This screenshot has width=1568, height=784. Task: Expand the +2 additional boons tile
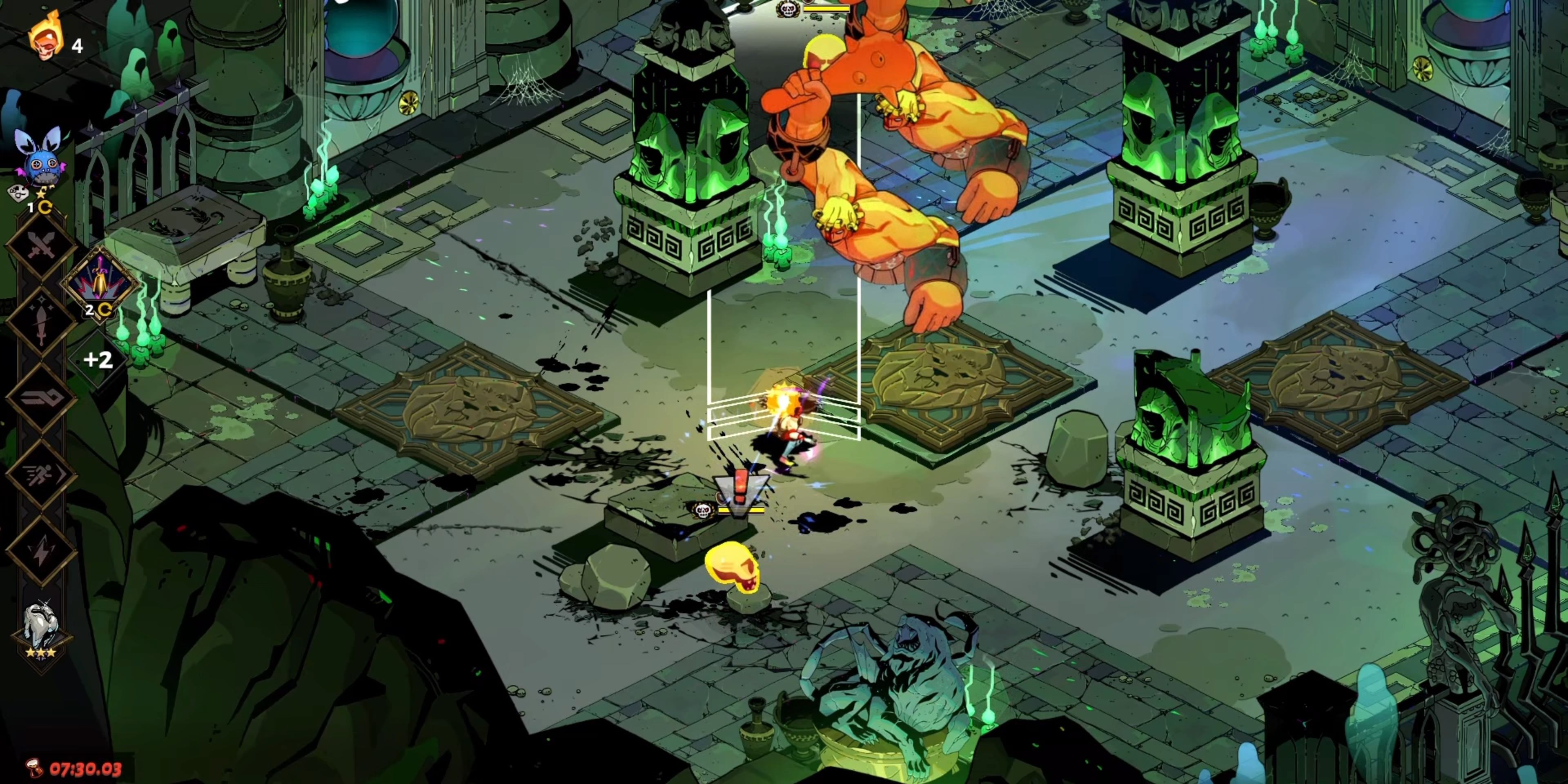tap(98, 360)
